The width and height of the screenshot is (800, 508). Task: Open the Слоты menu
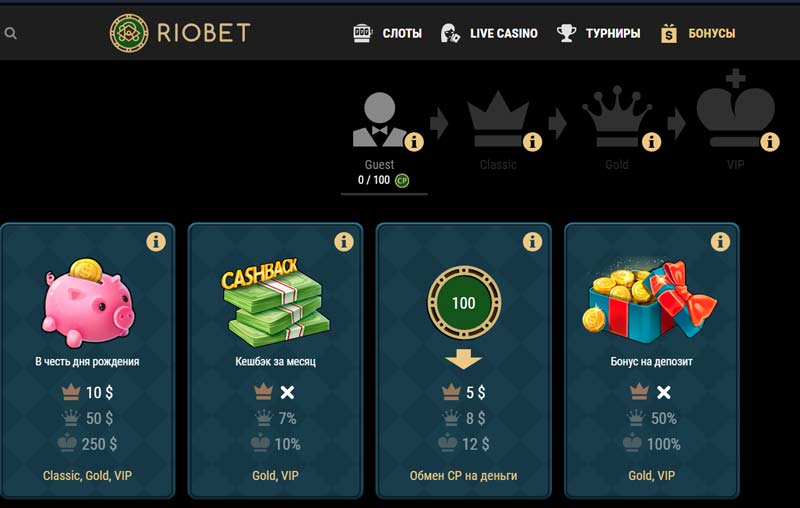[388, 33]
